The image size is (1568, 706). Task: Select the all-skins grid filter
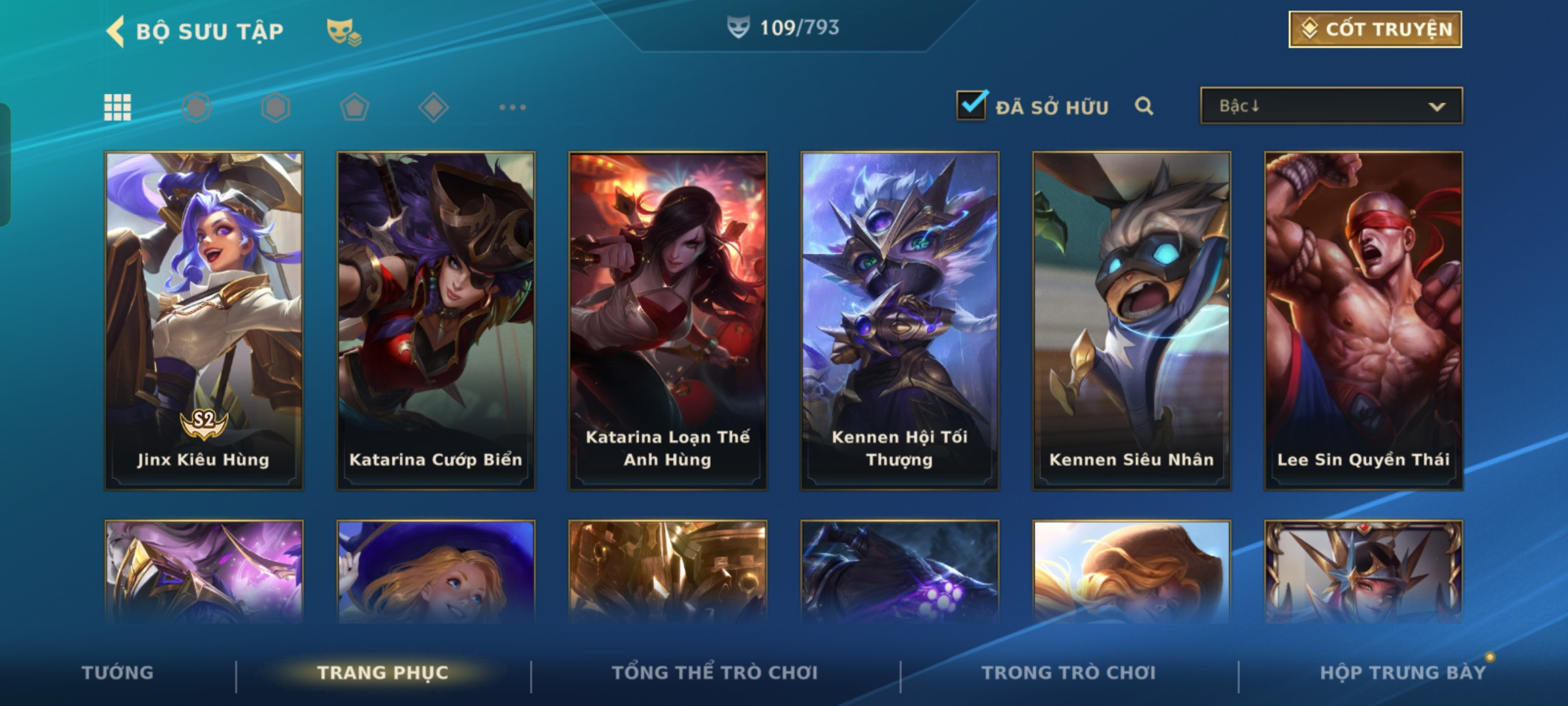[118, 107]
